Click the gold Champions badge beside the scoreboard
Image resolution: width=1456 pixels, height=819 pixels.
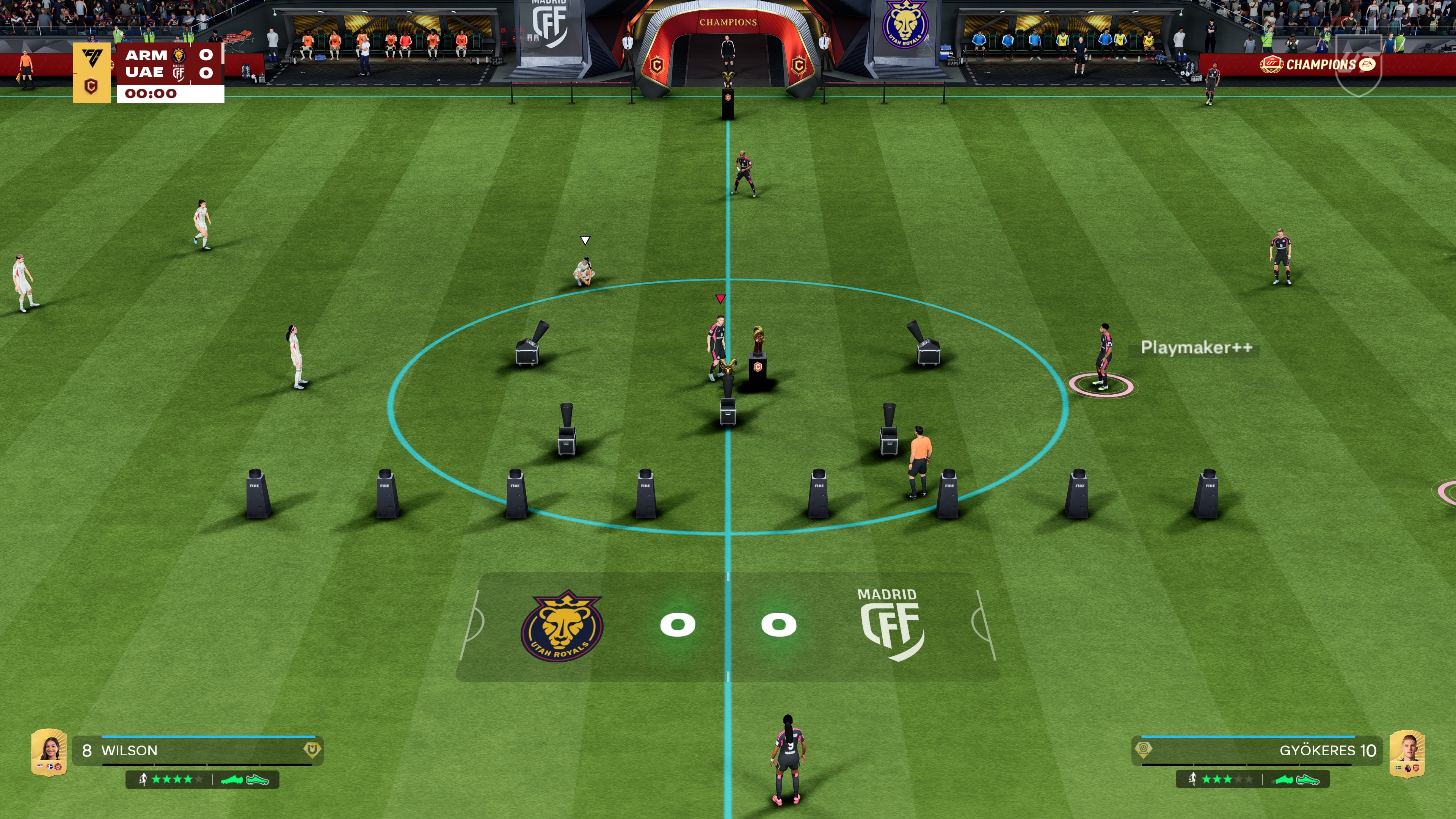pyautogui.click(x=91, y=72)
